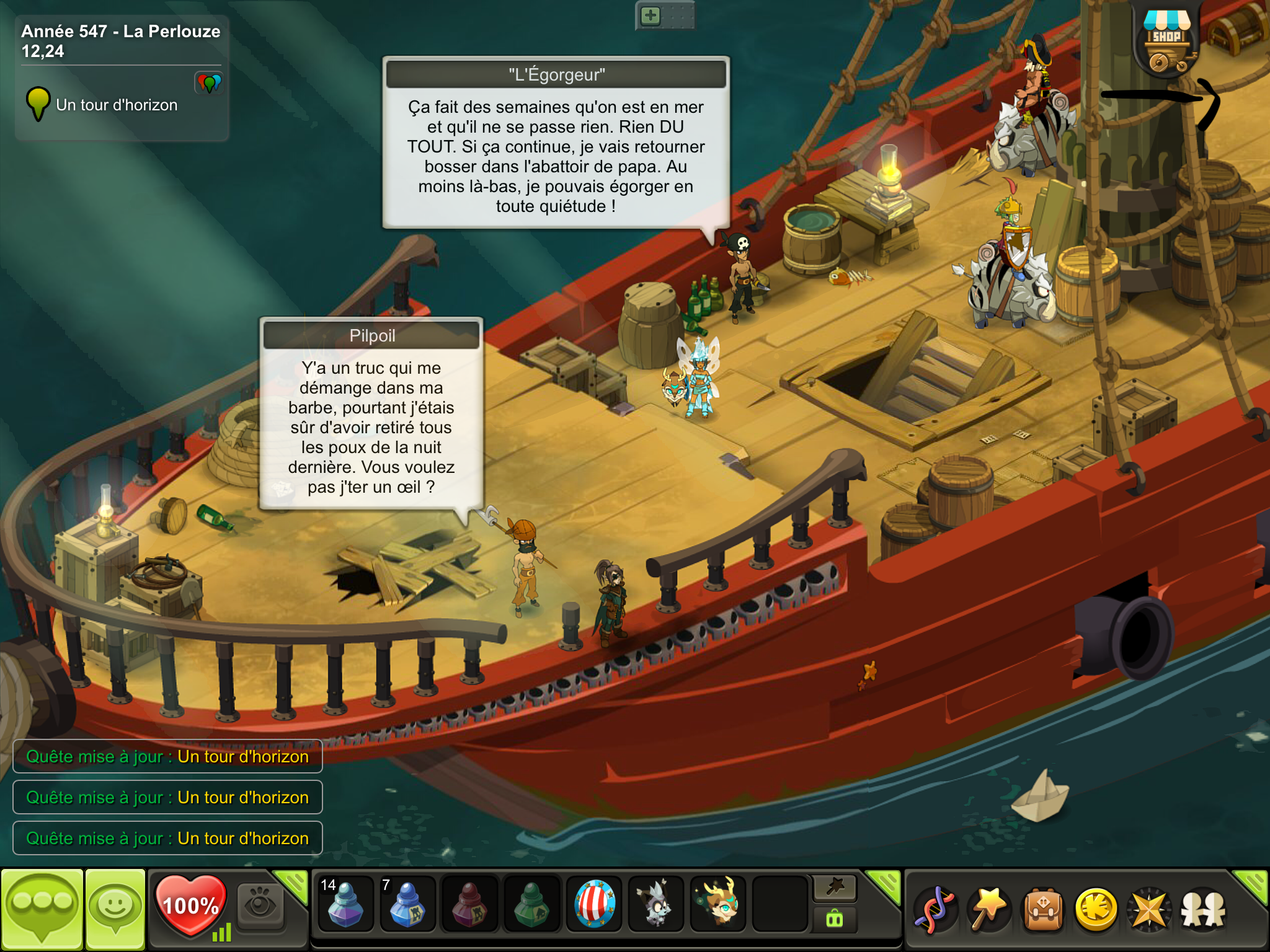Switch hotbar to the green bag items tab
The height and width of the screenshot is (952, 1270).
click(835, 919)
